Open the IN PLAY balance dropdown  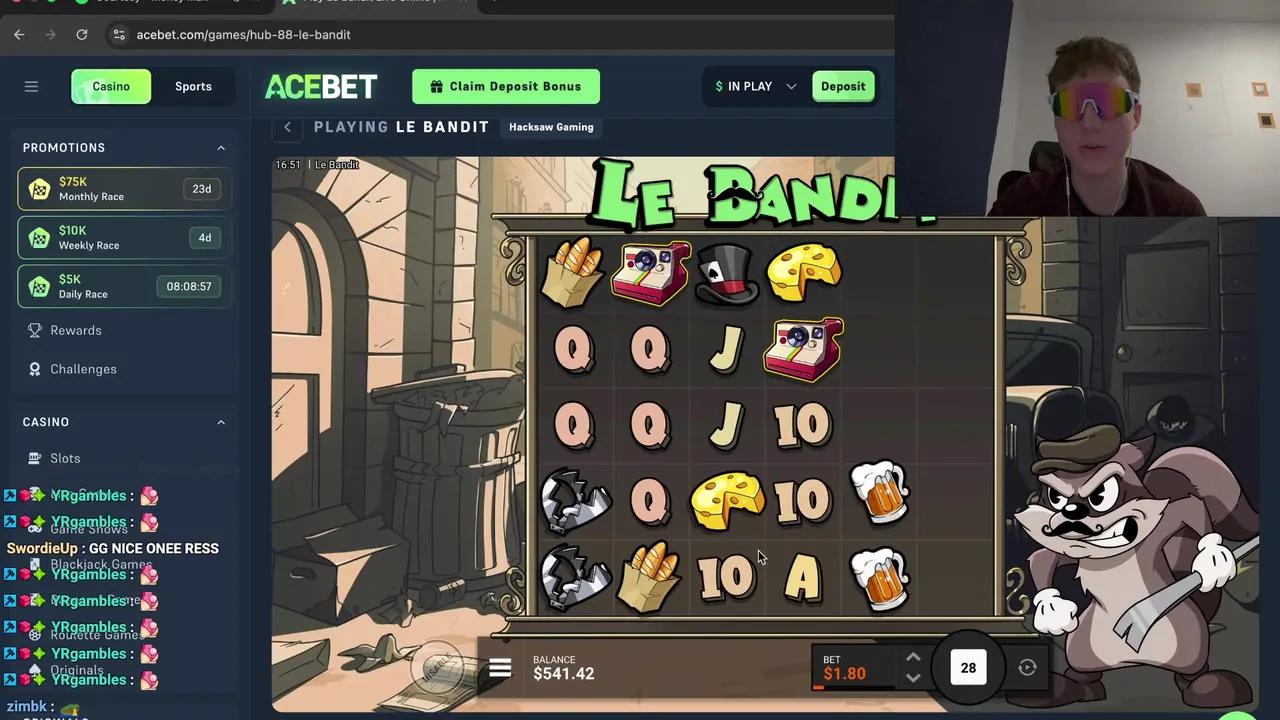click(x=754, y=86)
